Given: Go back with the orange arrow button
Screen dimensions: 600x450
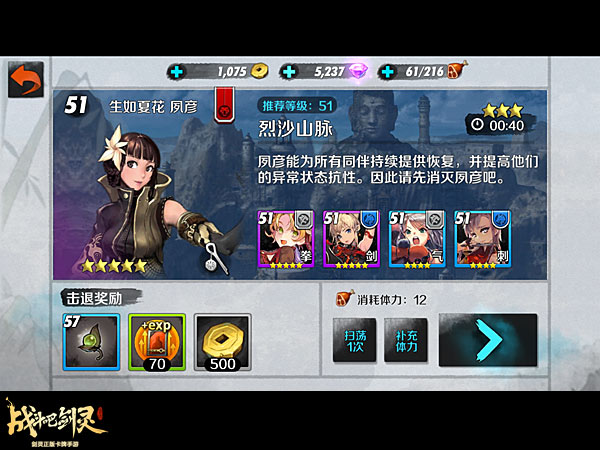Looking at the screenshot, I should tap(25, 79).
